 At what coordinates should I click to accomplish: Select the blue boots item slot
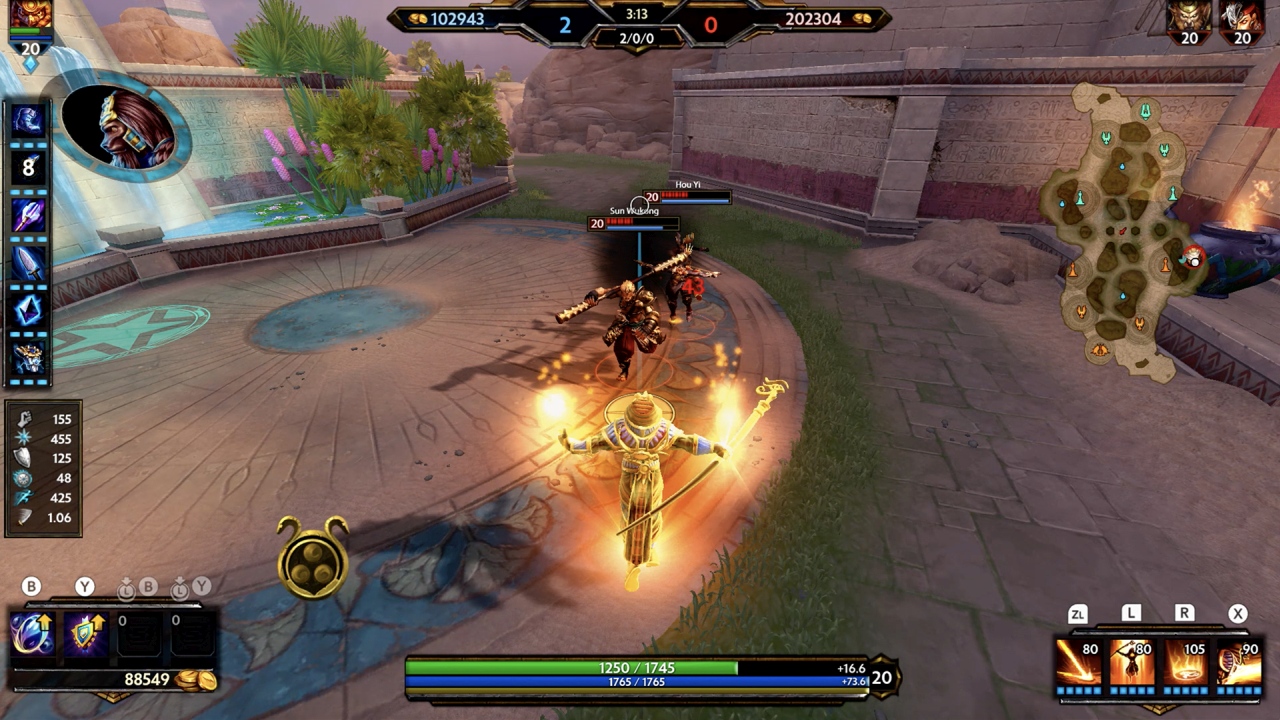click(x=28, y=120)
